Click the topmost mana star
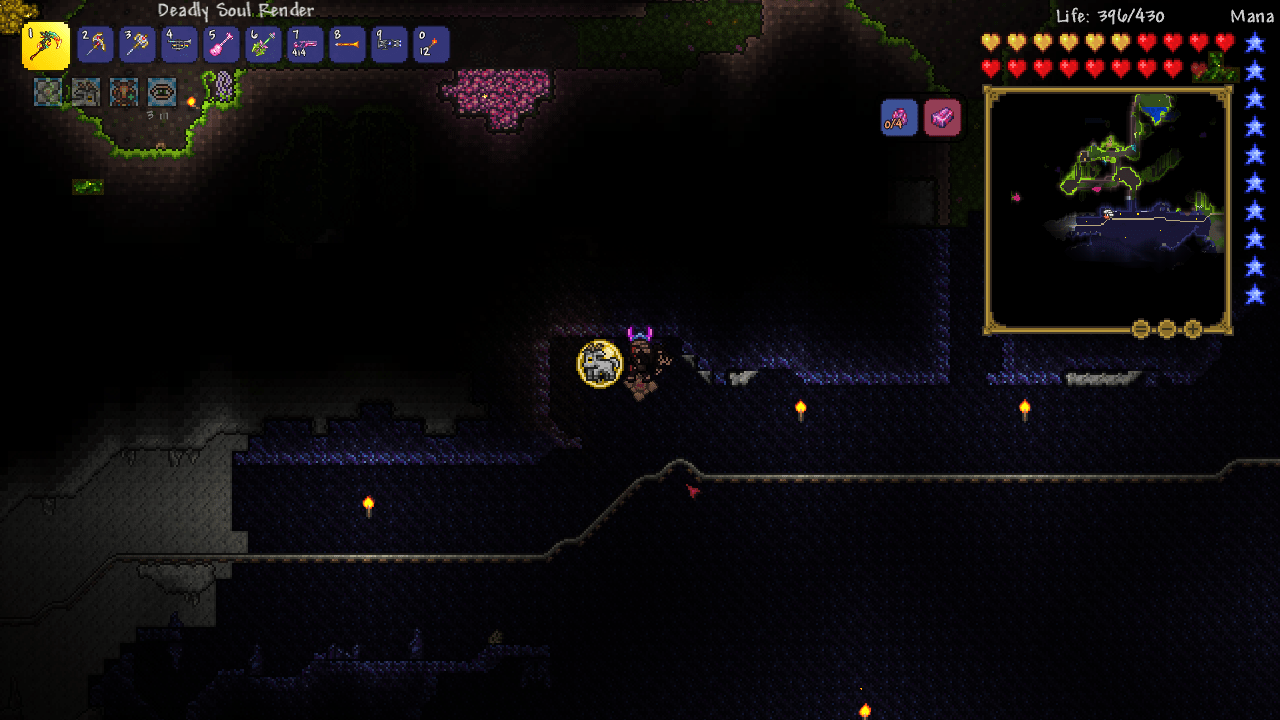 click(x=1253, y=44)
